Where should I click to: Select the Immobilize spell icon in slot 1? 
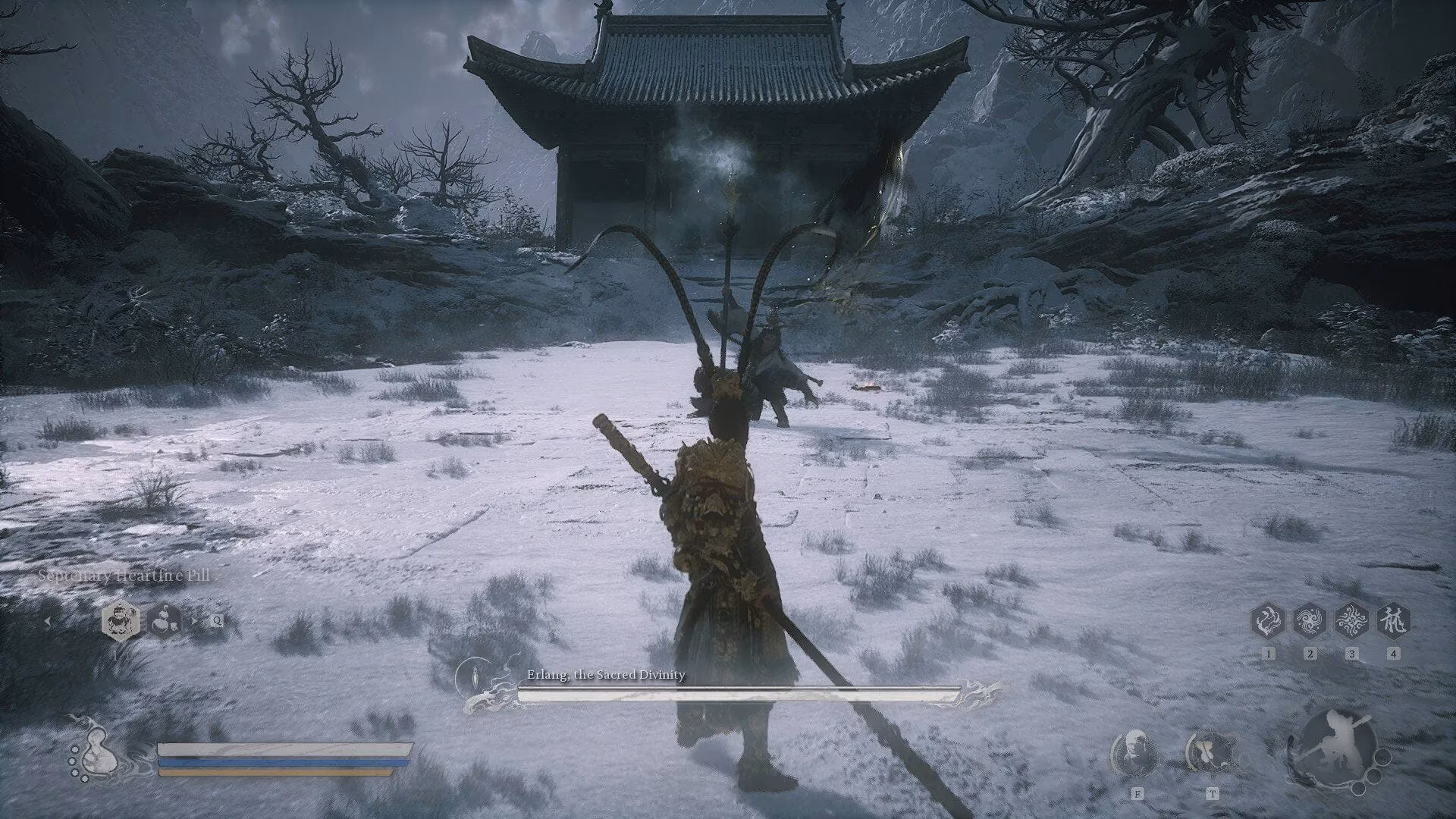click(x=1269, y=621)
